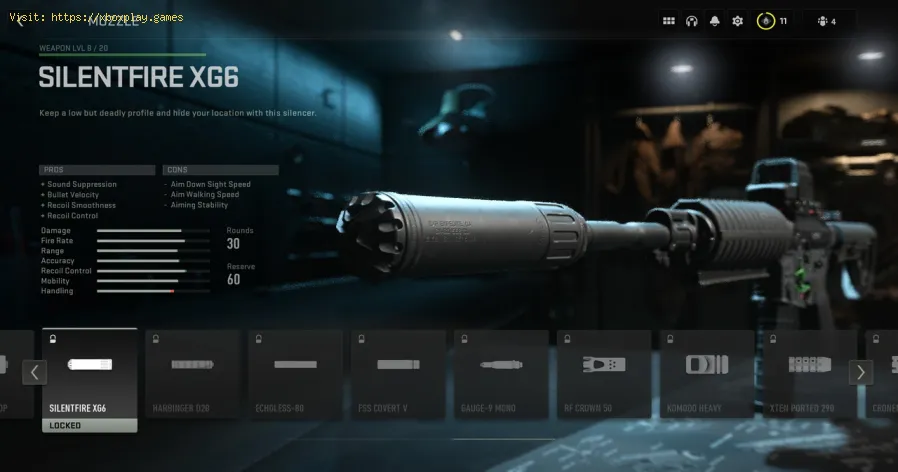
Task: Open the headset voice channels icon
Action: tap(692, 21)
